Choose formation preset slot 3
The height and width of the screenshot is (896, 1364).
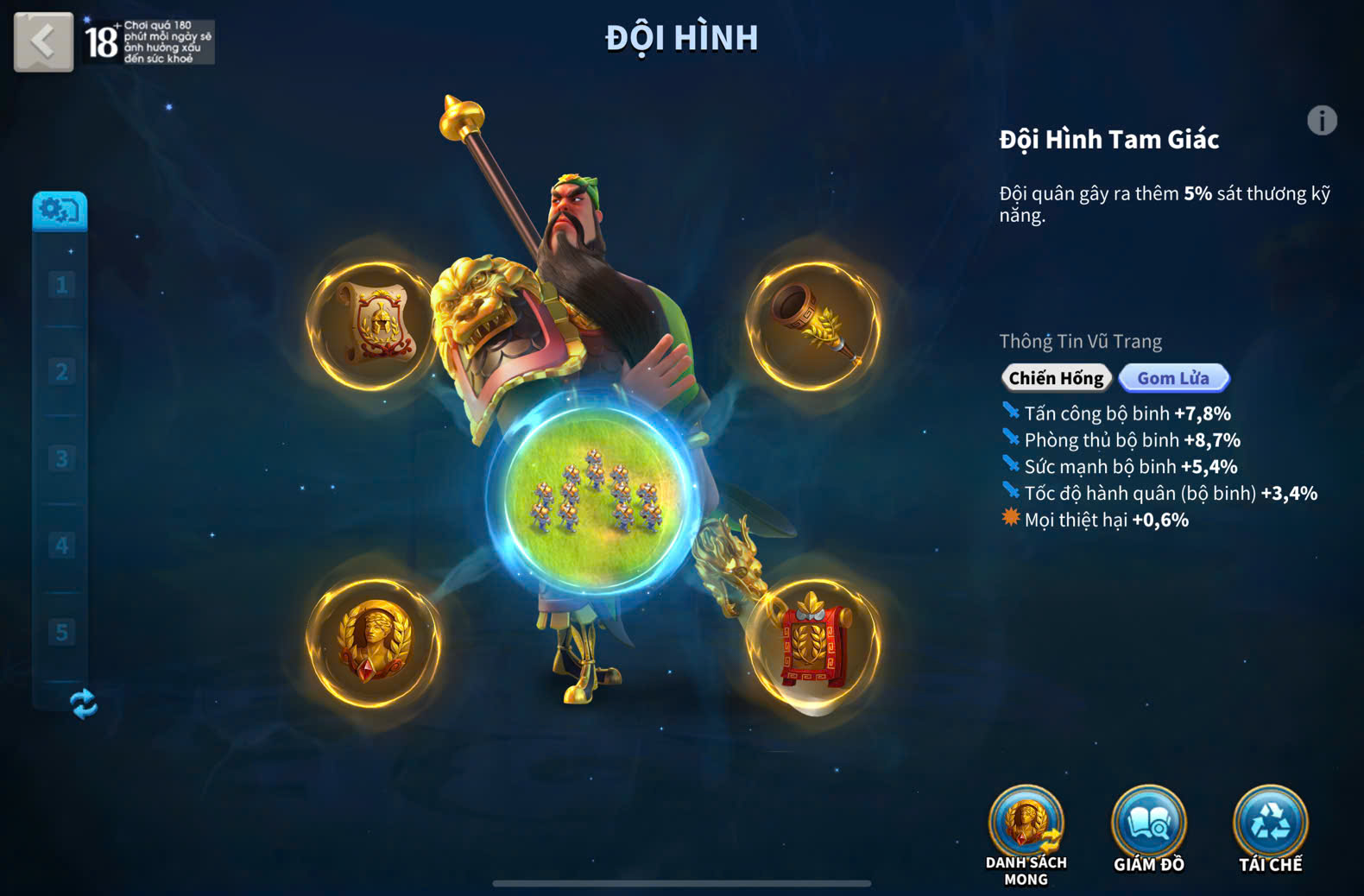[61, 458]
